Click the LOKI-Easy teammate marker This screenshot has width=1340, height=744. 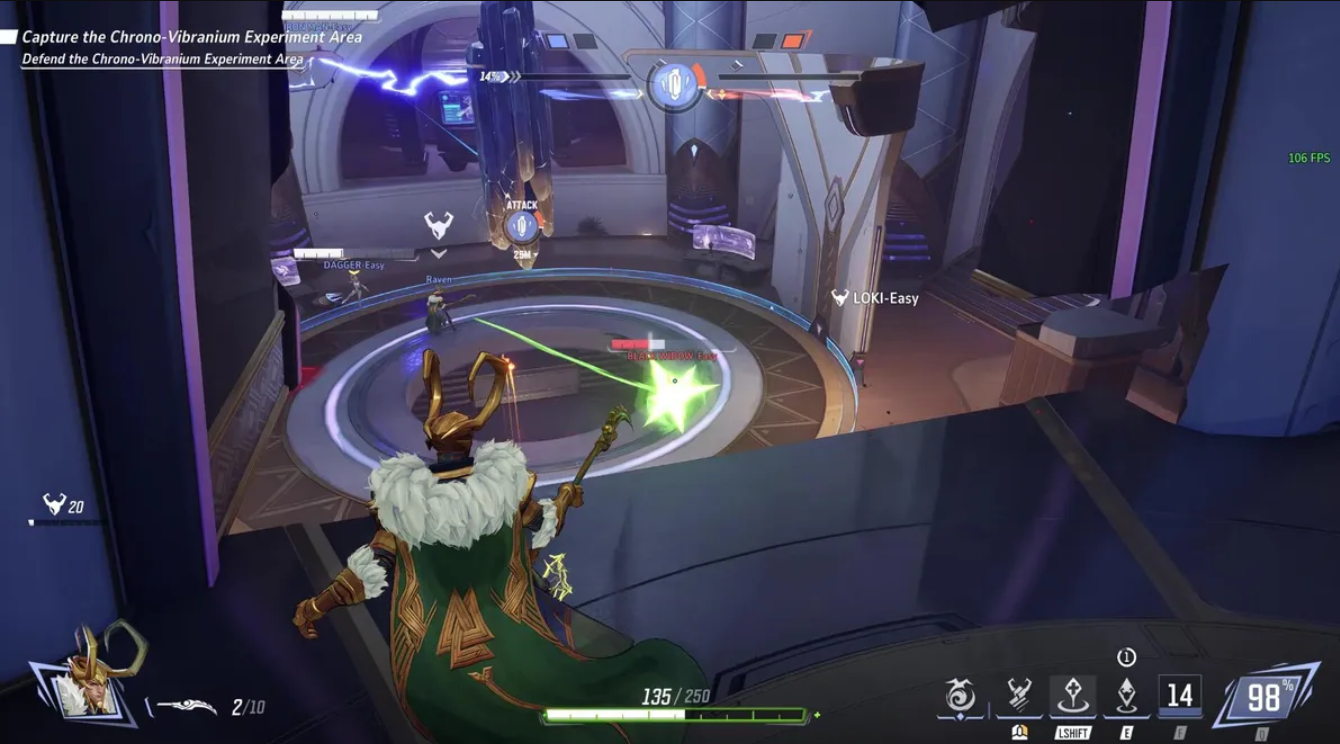[x=875, y=298]
